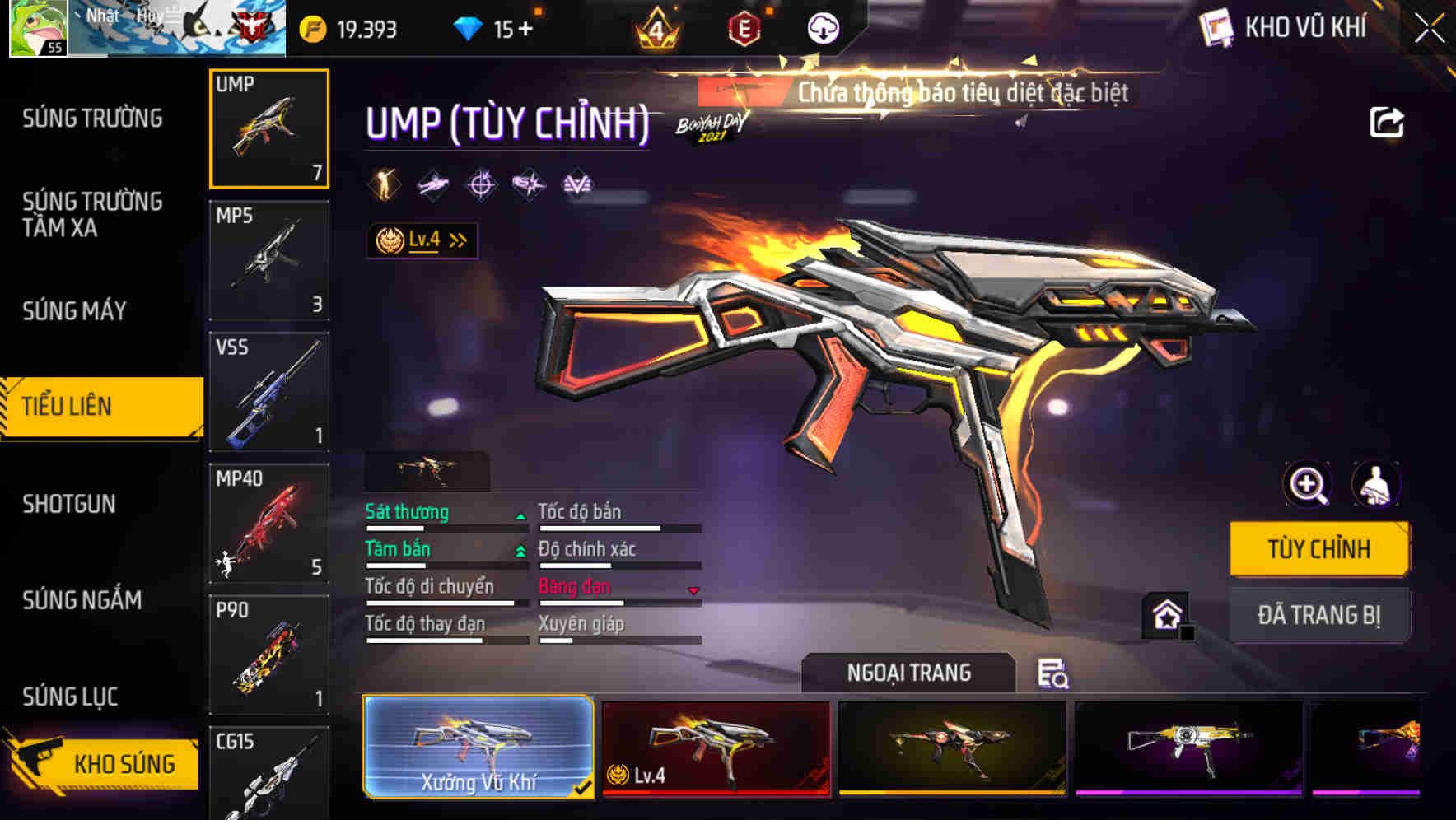Viewport: 1456px width, 820px height.
Task: Expand the Lv.4 token details via the chevron
Action: pos(458,239)
